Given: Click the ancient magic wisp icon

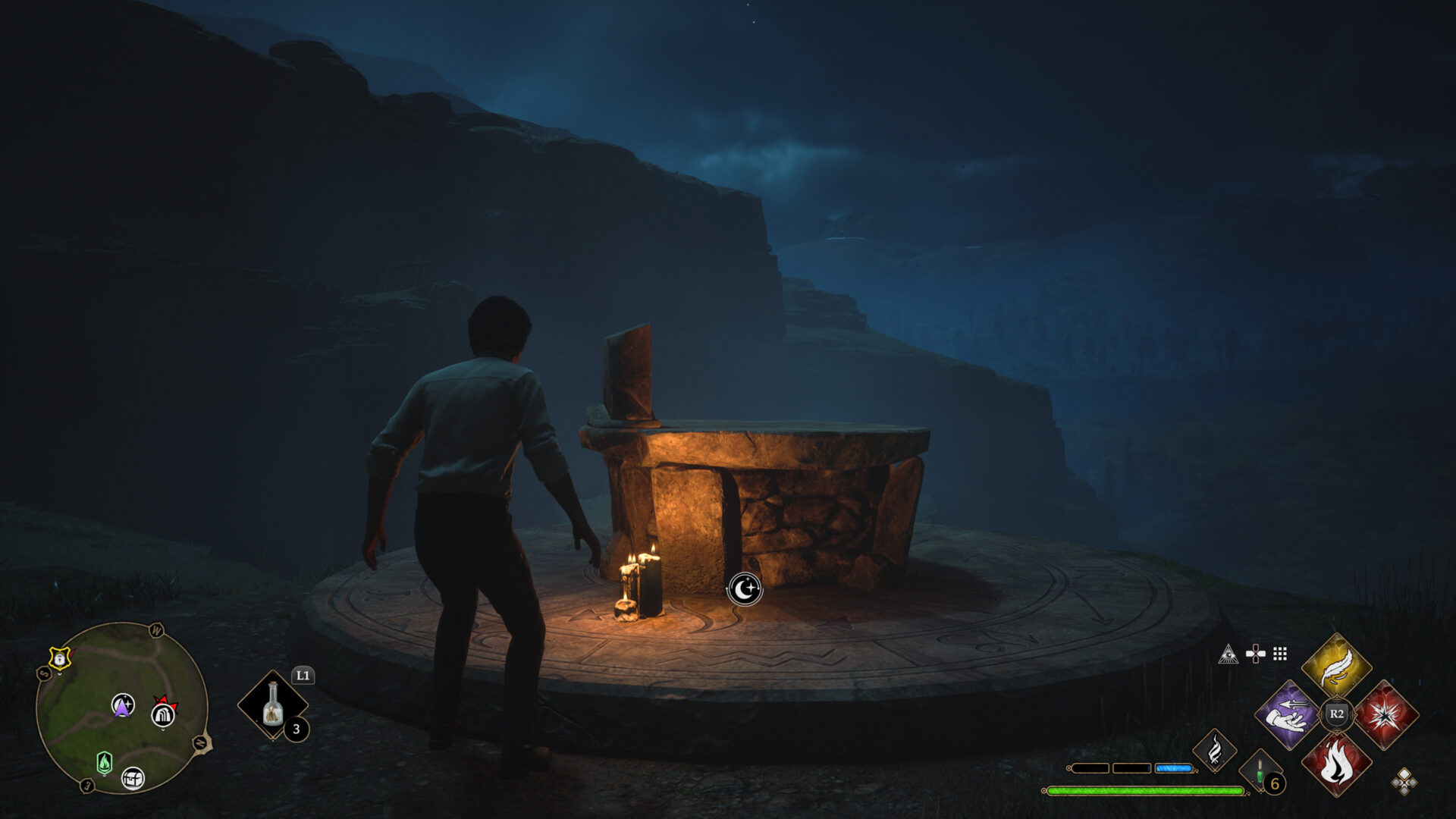Looking at the screenshot, I should click(1214, 751).
